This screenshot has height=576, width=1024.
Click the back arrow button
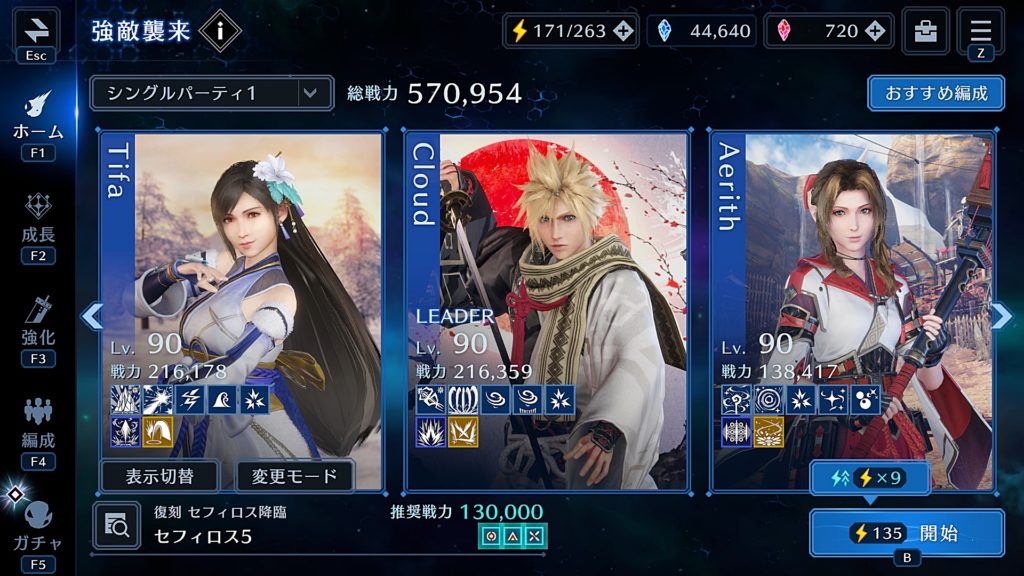click(x=36, y=30)
